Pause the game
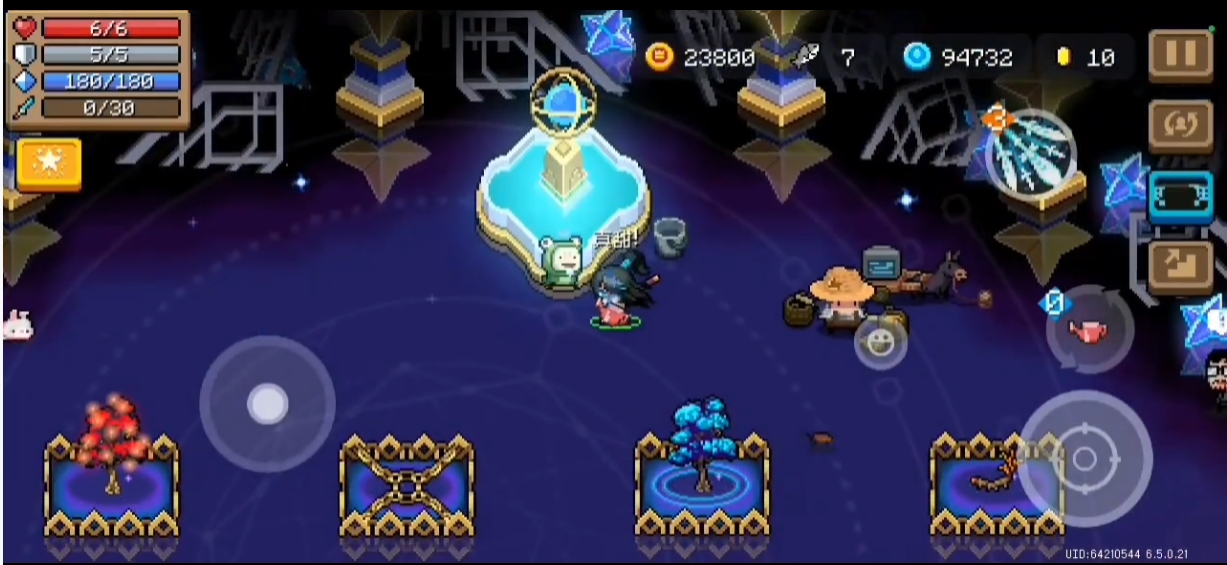This screenshot has width=1227, height=565. point(1180,56)
